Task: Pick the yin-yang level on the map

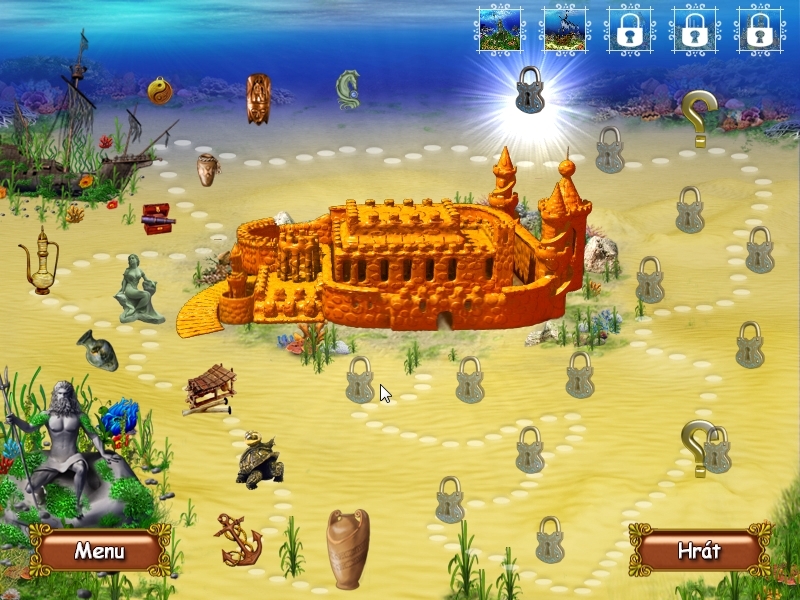Action: pos(159,91)
